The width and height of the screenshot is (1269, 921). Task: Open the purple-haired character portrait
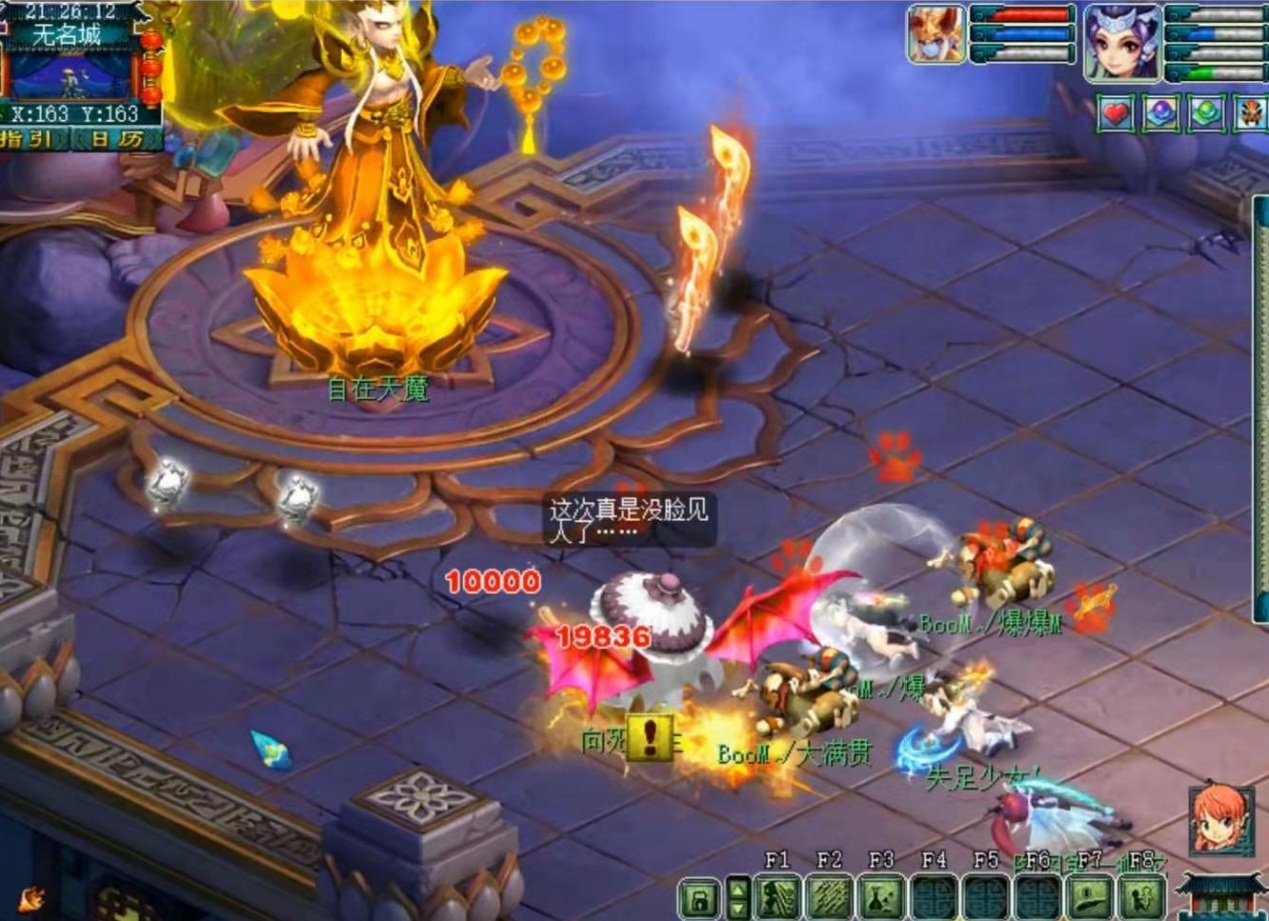1123,42
